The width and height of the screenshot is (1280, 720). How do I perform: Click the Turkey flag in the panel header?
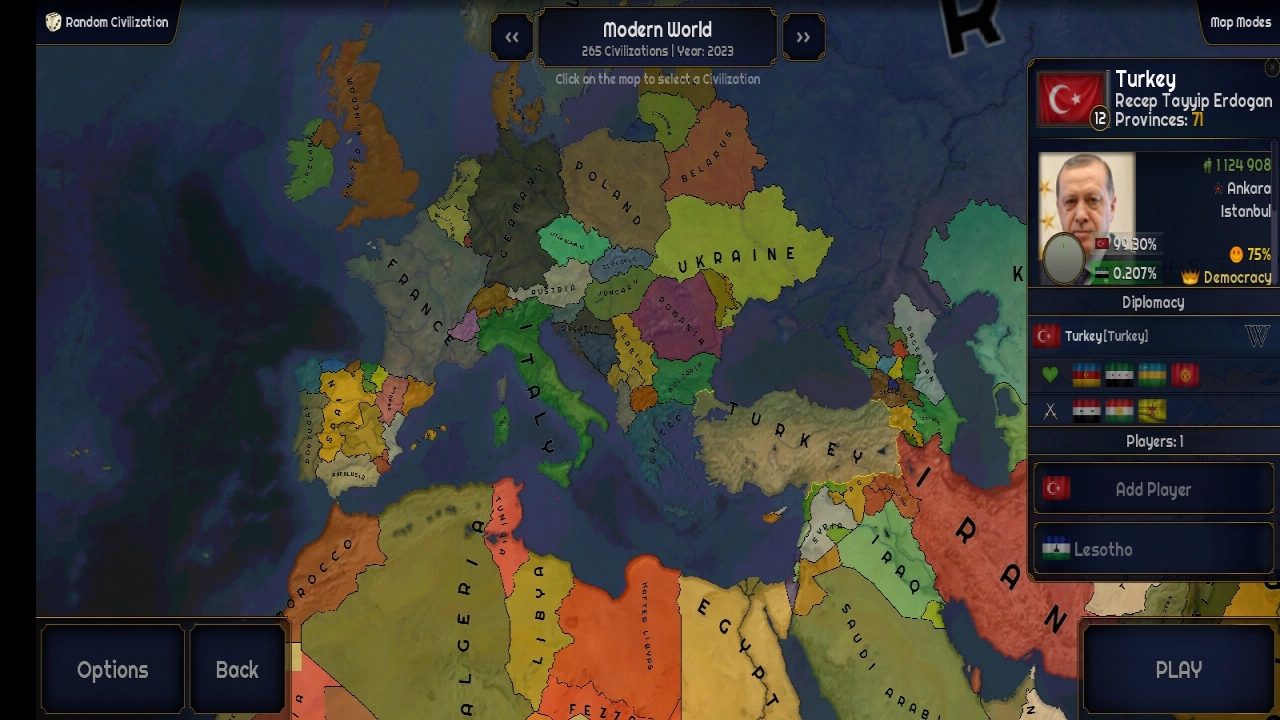pyautogui.click(x=1069, y=98)
